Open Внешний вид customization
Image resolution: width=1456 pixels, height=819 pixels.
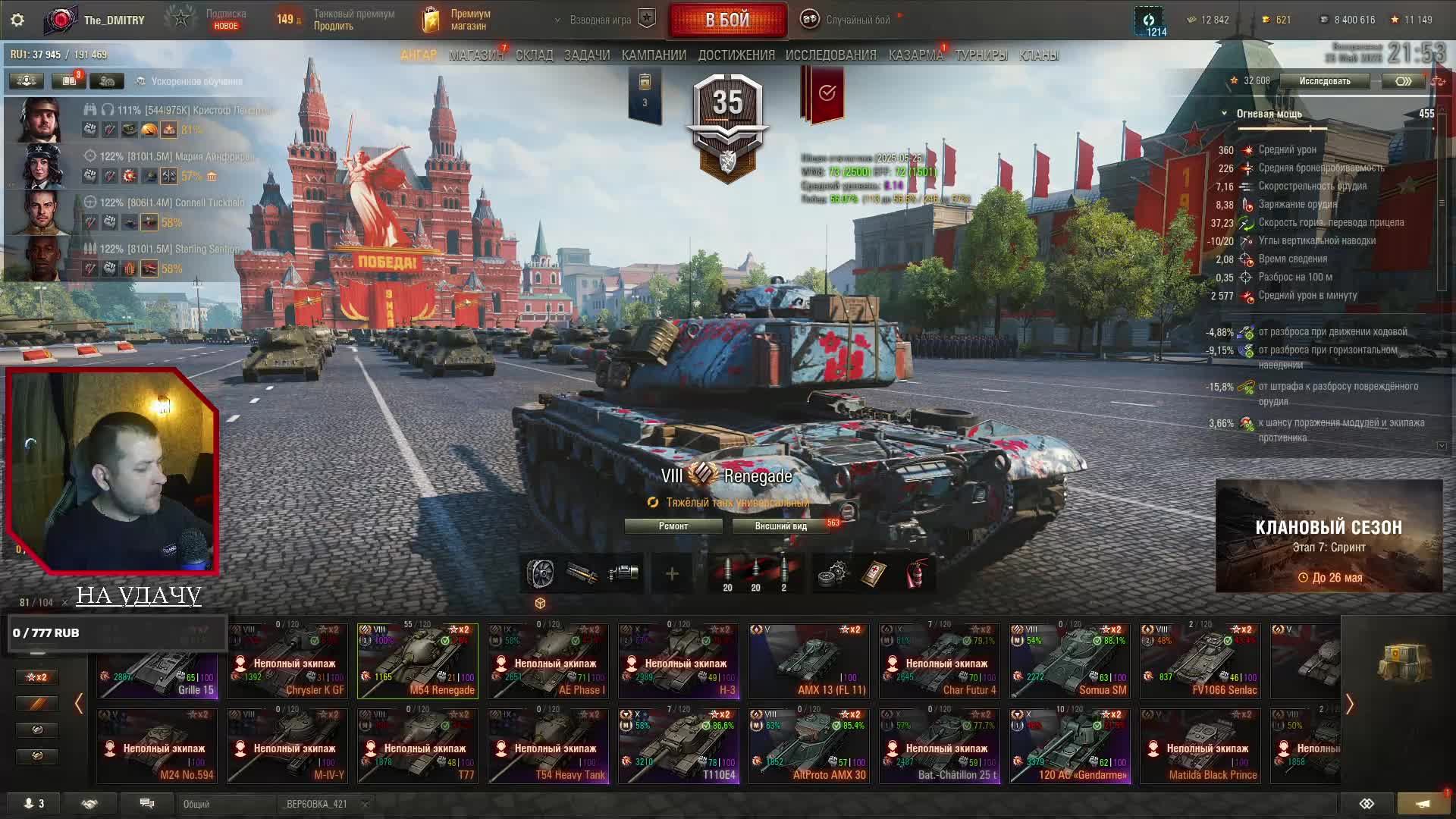tap(780, 526)
